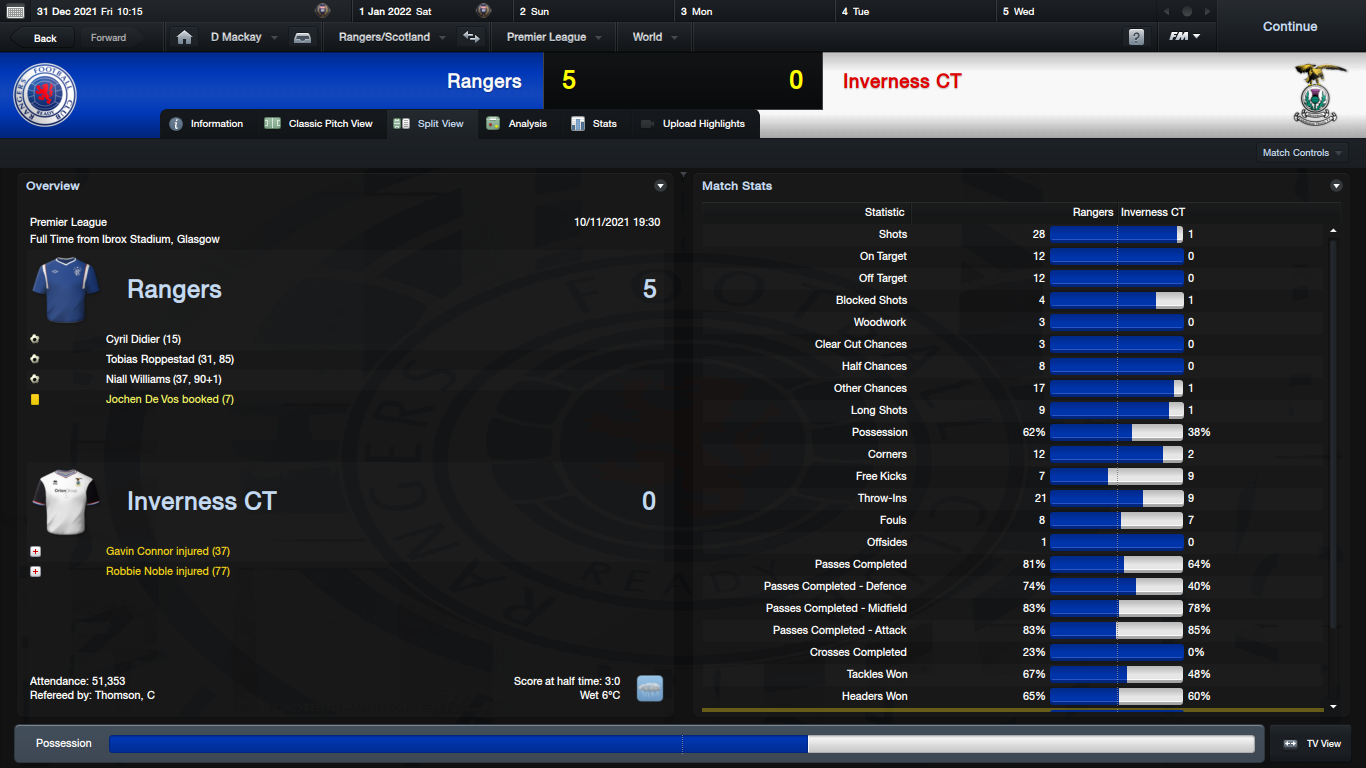1366x768 pixels.
Task: Open the Match Controls dropdown
Action: pos(1302,153)
